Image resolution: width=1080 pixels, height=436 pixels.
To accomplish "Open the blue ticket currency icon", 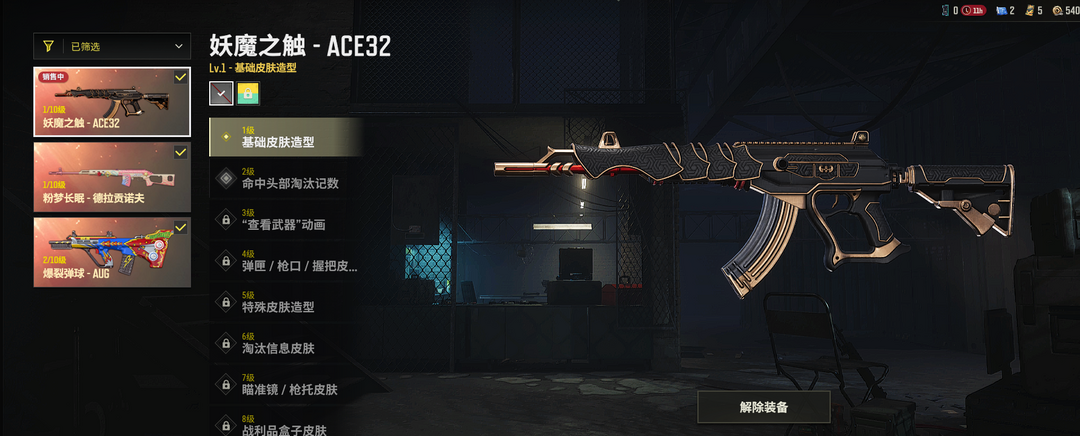I will [x=1001, y=10].
